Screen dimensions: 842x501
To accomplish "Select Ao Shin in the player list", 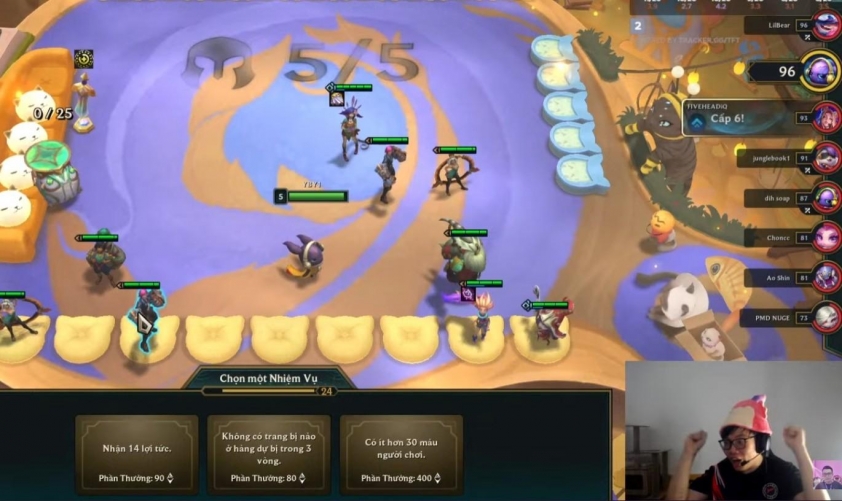I will [x=826, y=277].
